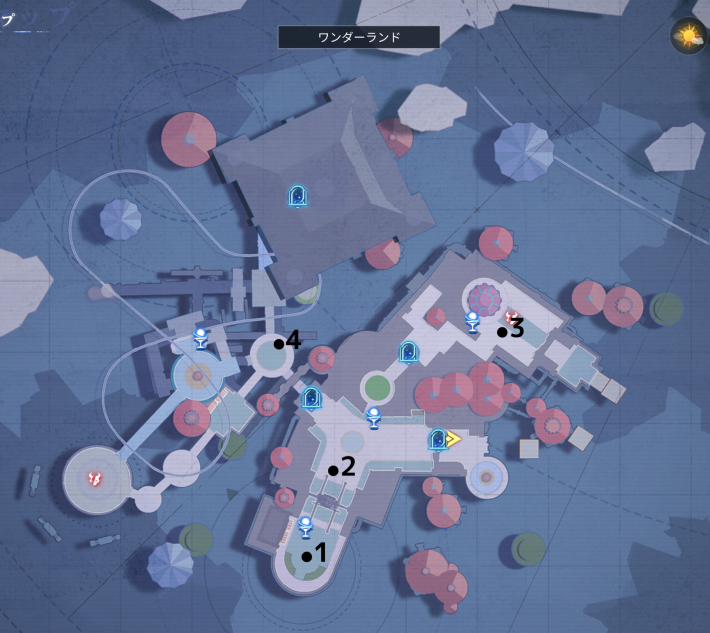The width and height of the screenshot is (710, 633).
Task: Click the red horned marker beside number 3
Action: coord(513,318)
